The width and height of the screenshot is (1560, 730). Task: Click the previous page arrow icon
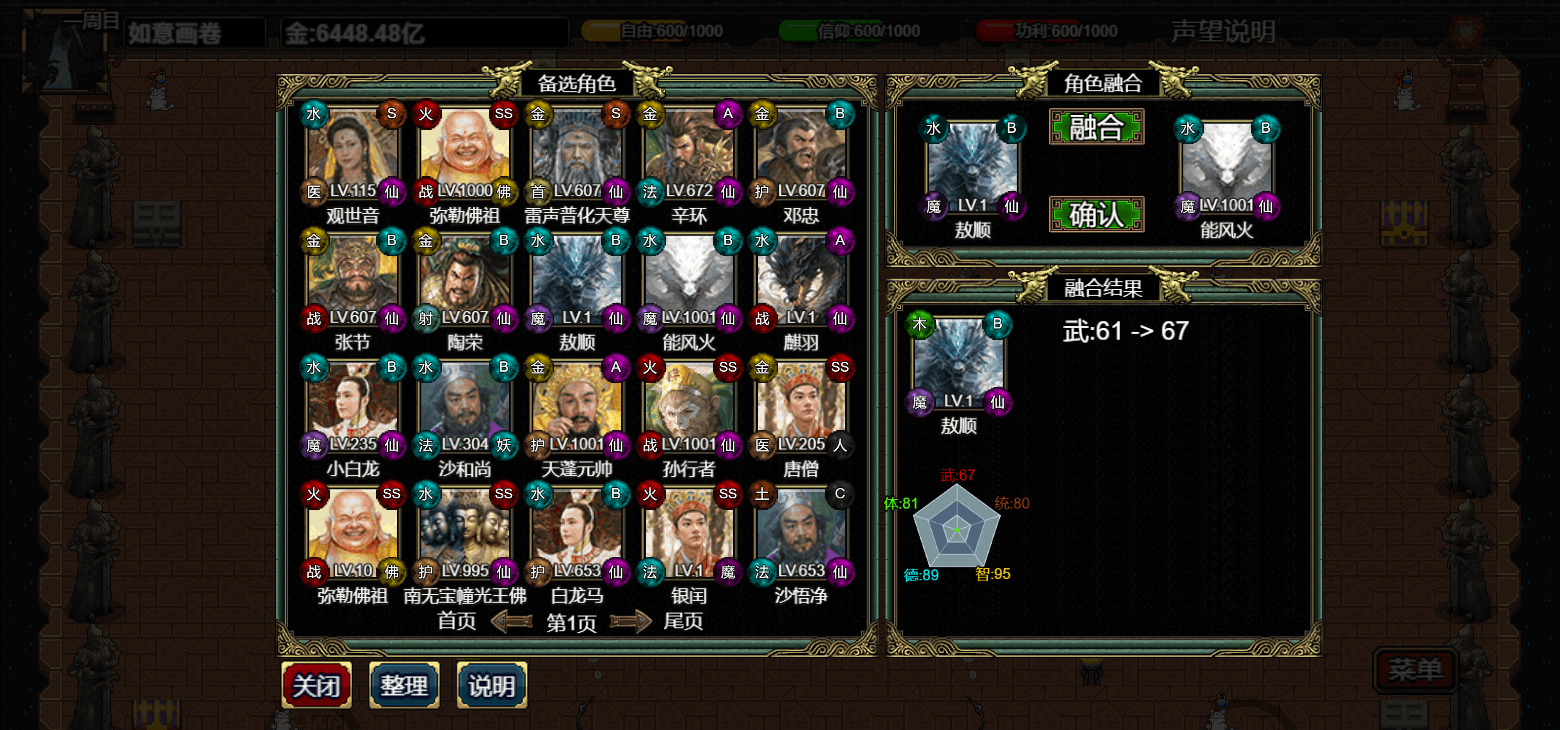[x=512, y=621]
